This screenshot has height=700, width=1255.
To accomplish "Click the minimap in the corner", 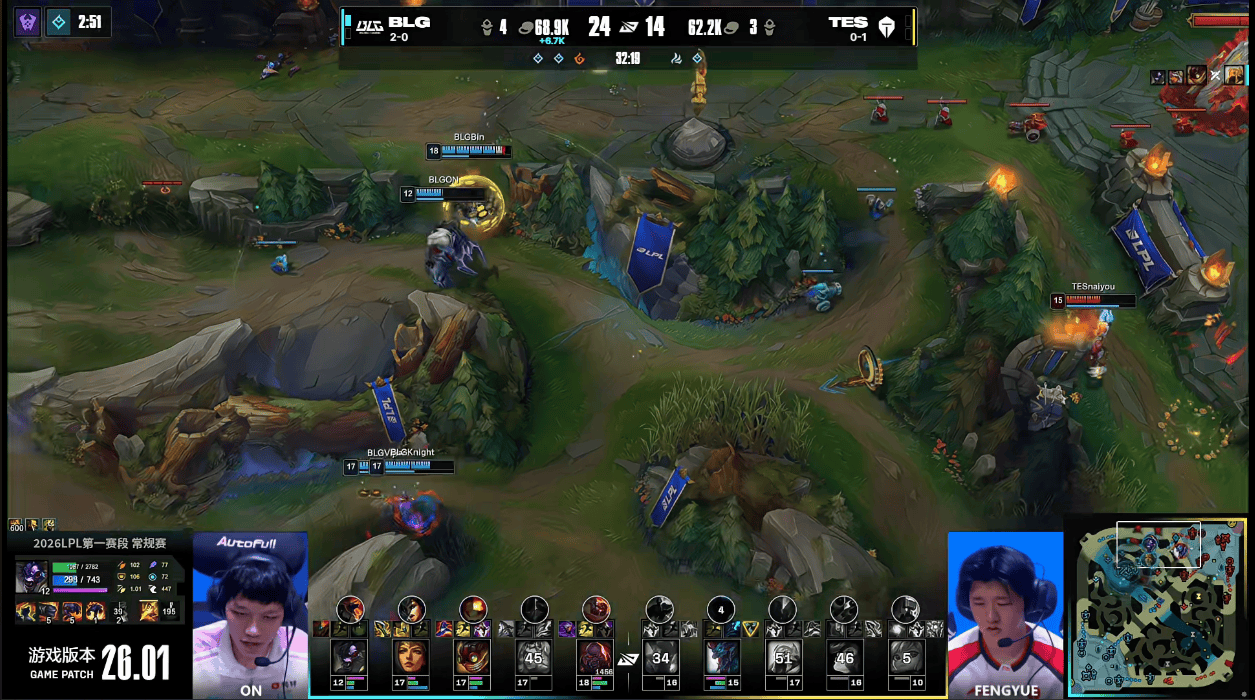I will [x=1160, y=605].
